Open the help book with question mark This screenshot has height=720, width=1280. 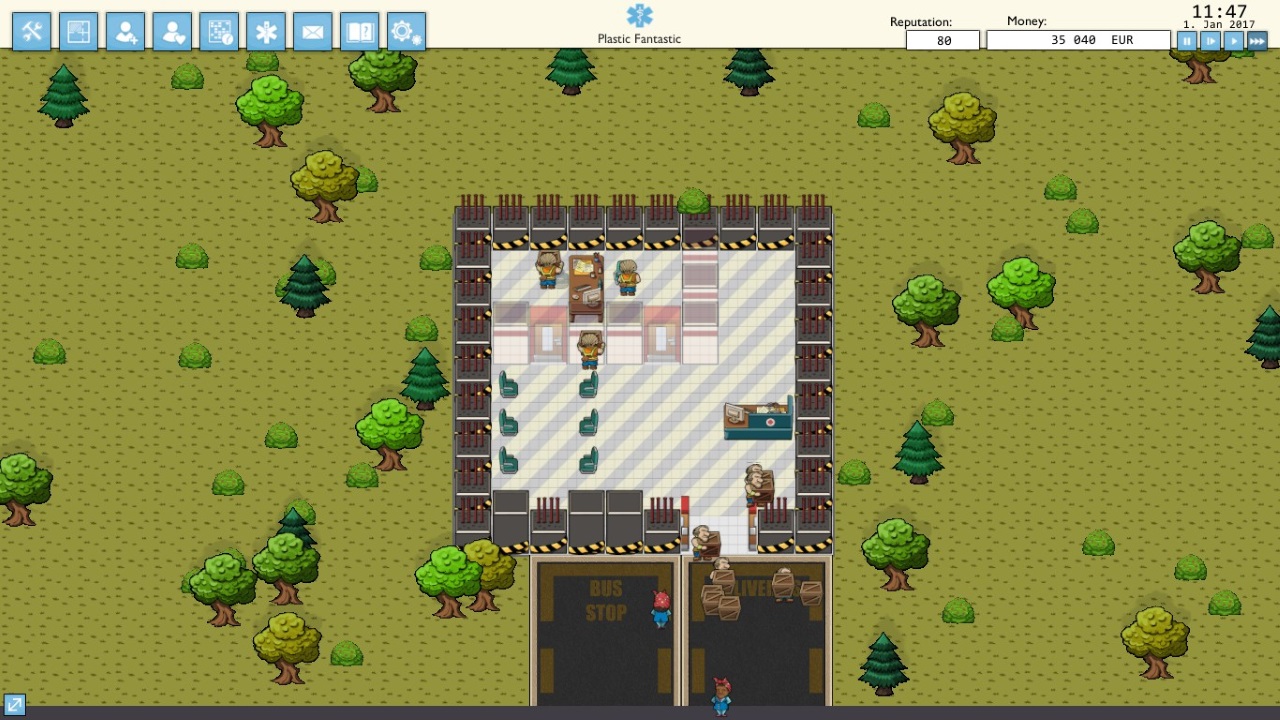360,32
